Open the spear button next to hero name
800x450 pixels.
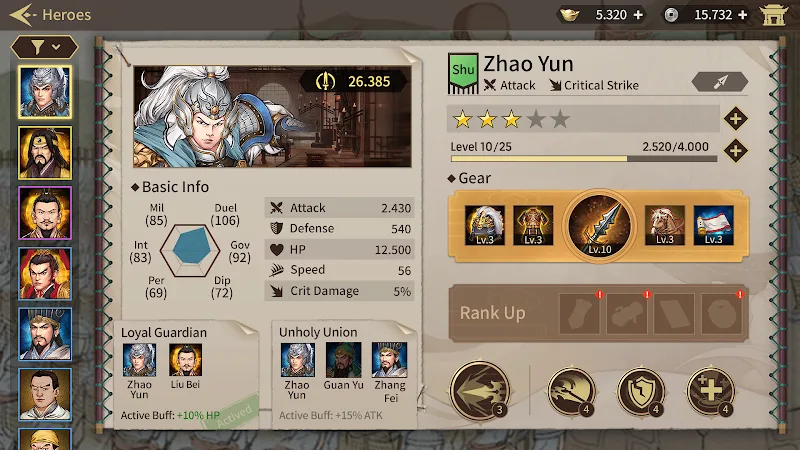point(720,82)
